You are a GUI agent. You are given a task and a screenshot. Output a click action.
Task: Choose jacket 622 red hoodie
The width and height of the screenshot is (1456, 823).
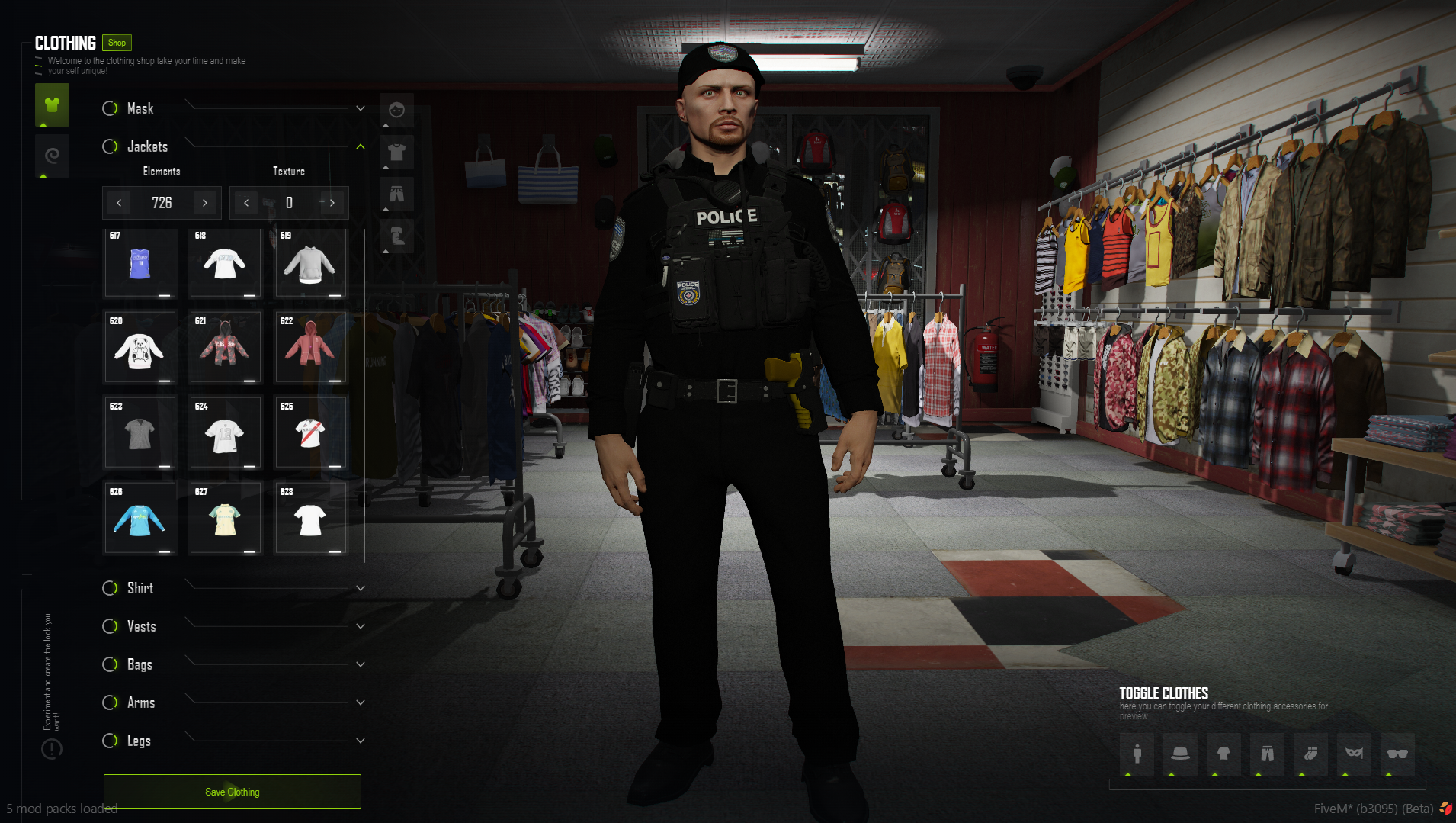[309, 349]
